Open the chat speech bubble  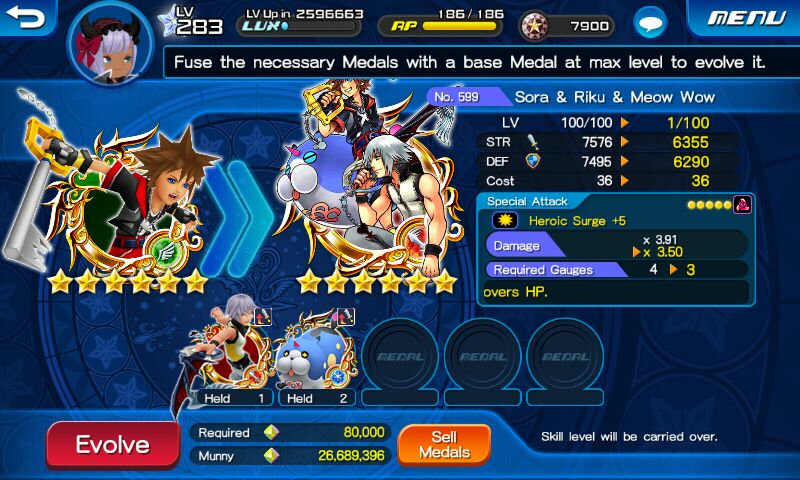tap(652, 23)
